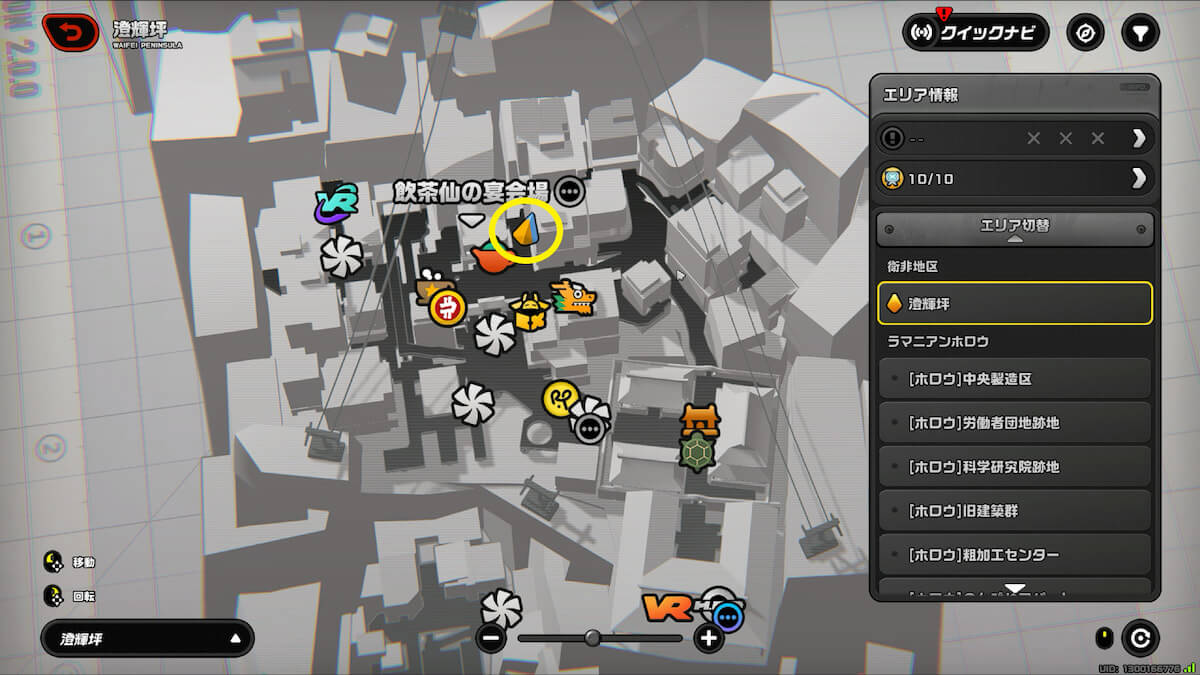Zoom in with the plus button
1200x675 pixels.
709,638
